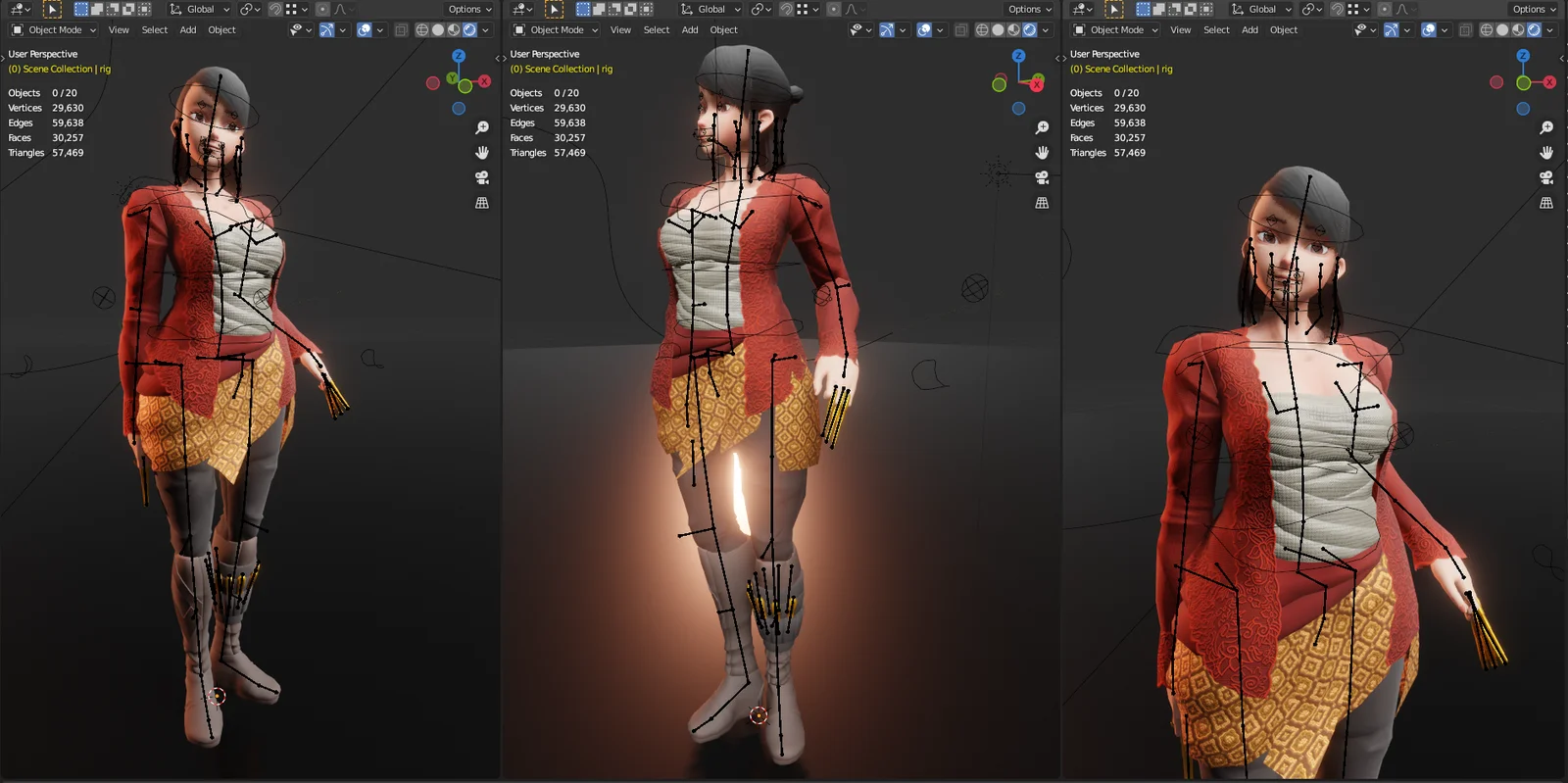Toggle the perspective/orthographic grid icon
This screenshot has width=1568, height=783.
click(x=481, y=203)
